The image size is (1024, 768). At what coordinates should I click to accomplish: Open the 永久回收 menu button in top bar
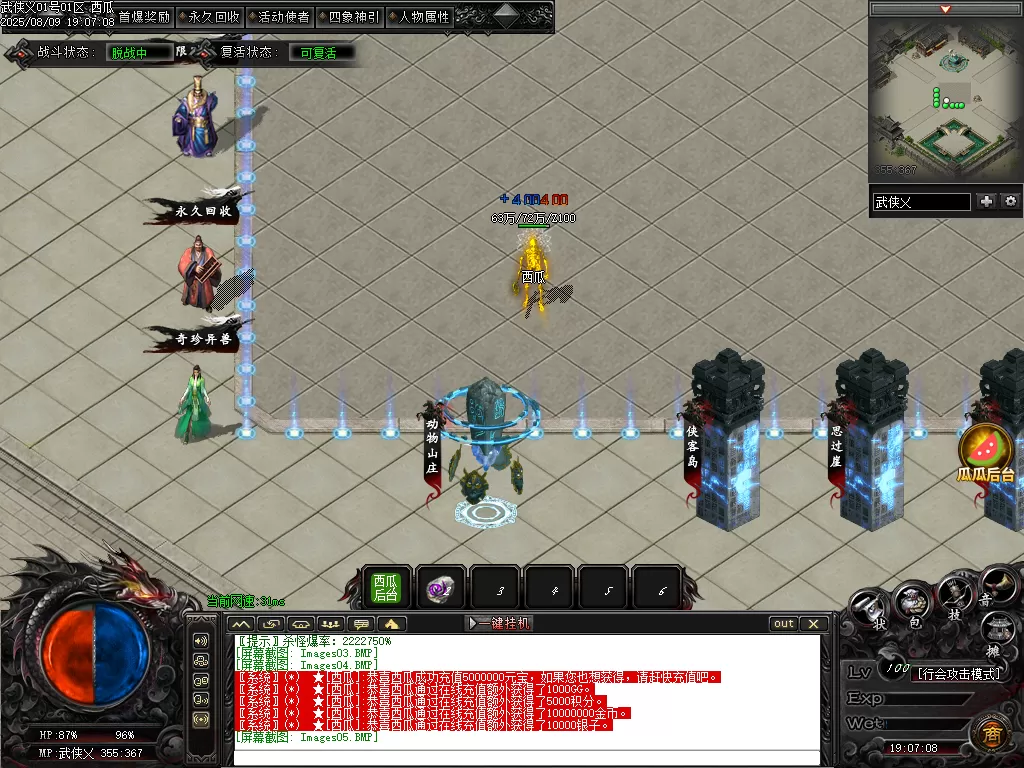click(x=213, y=17)
